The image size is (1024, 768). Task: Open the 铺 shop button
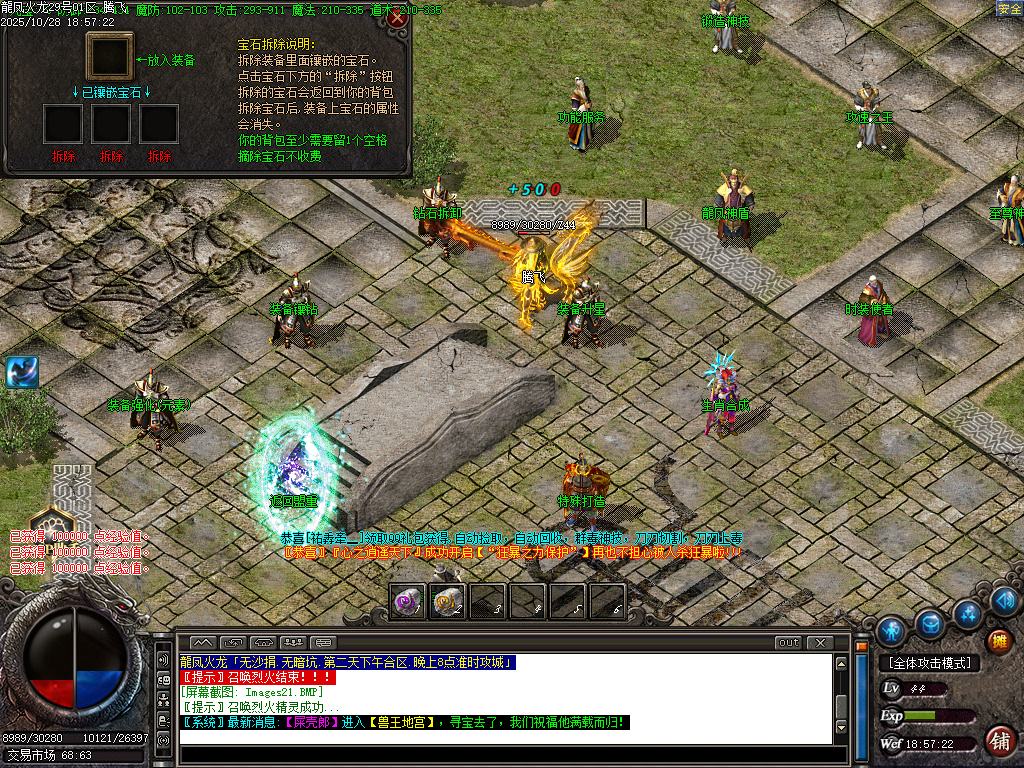tap(998, 741)
